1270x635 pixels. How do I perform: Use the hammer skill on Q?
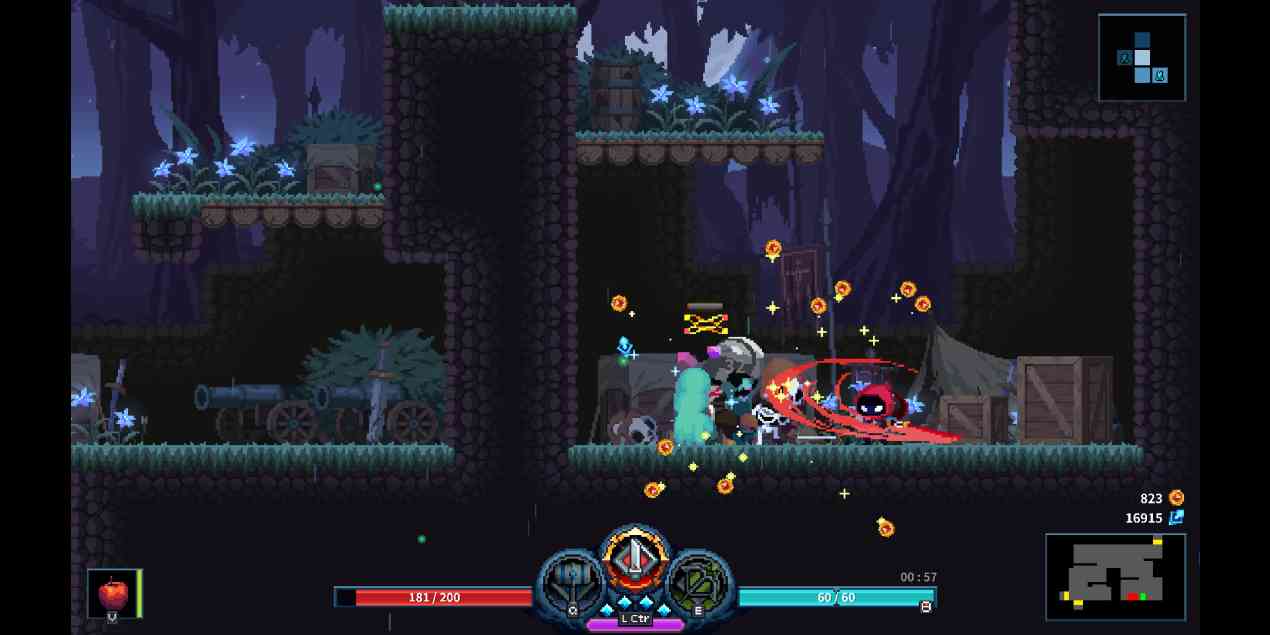(x=573, y=583)
